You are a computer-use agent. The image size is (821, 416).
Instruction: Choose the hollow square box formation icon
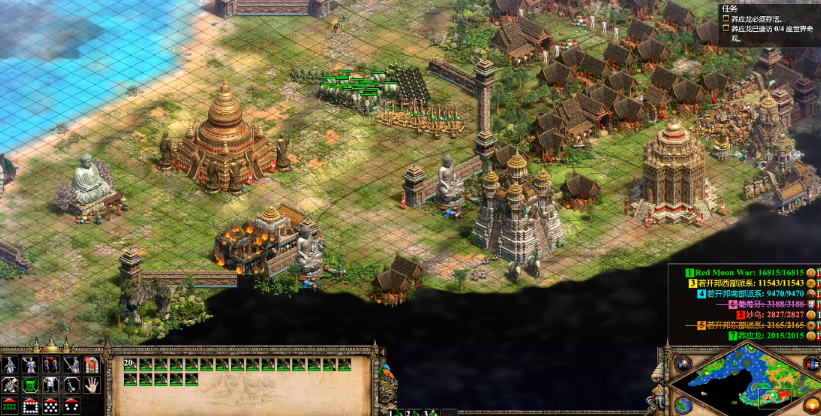30,405
